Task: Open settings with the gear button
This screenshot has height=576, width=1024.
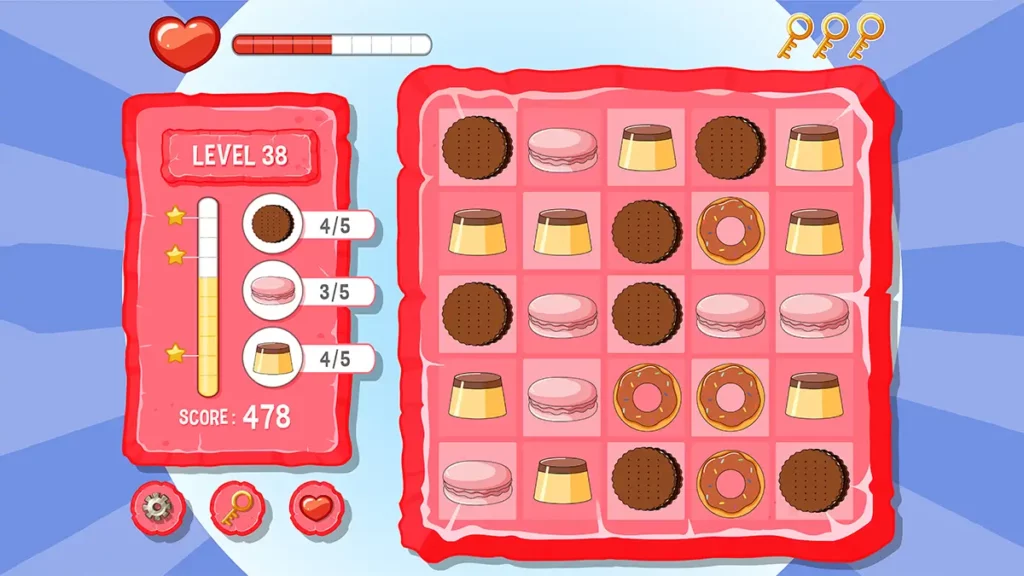Action: click(x=155, y=508)
